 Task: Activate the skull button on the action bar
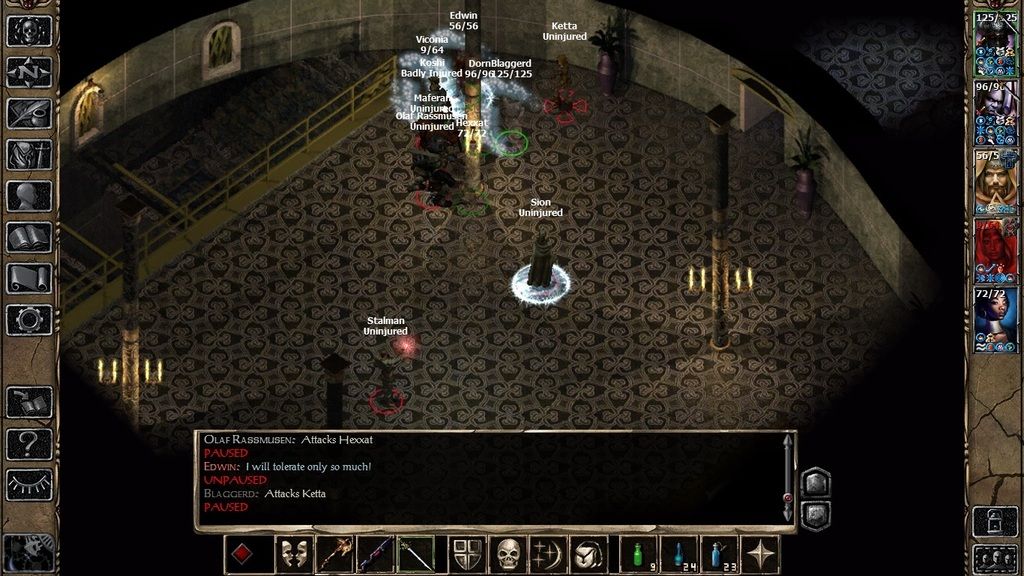point(508,554)
